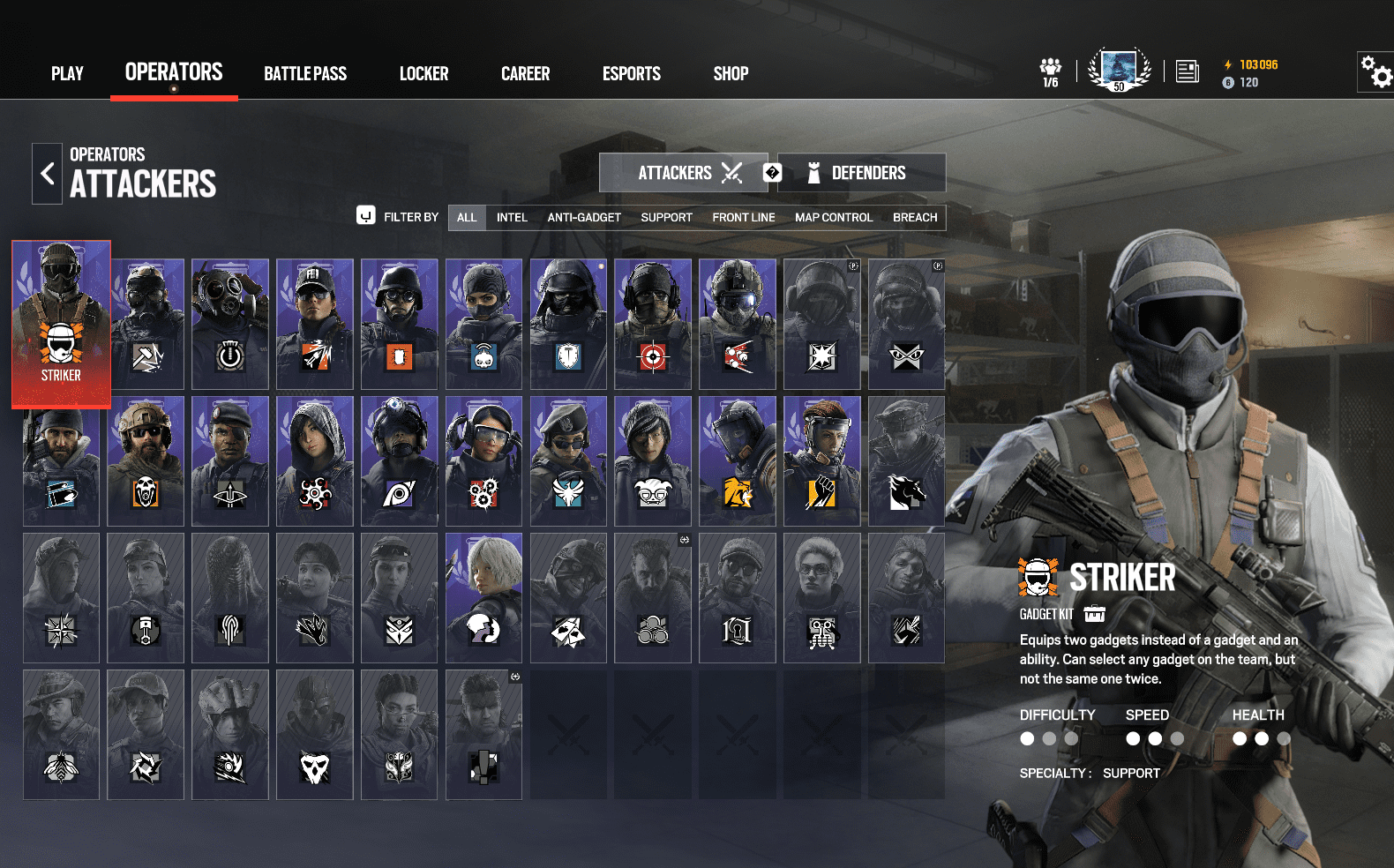
Task: Open the Esports tab
Action: [x=631, y=73]
